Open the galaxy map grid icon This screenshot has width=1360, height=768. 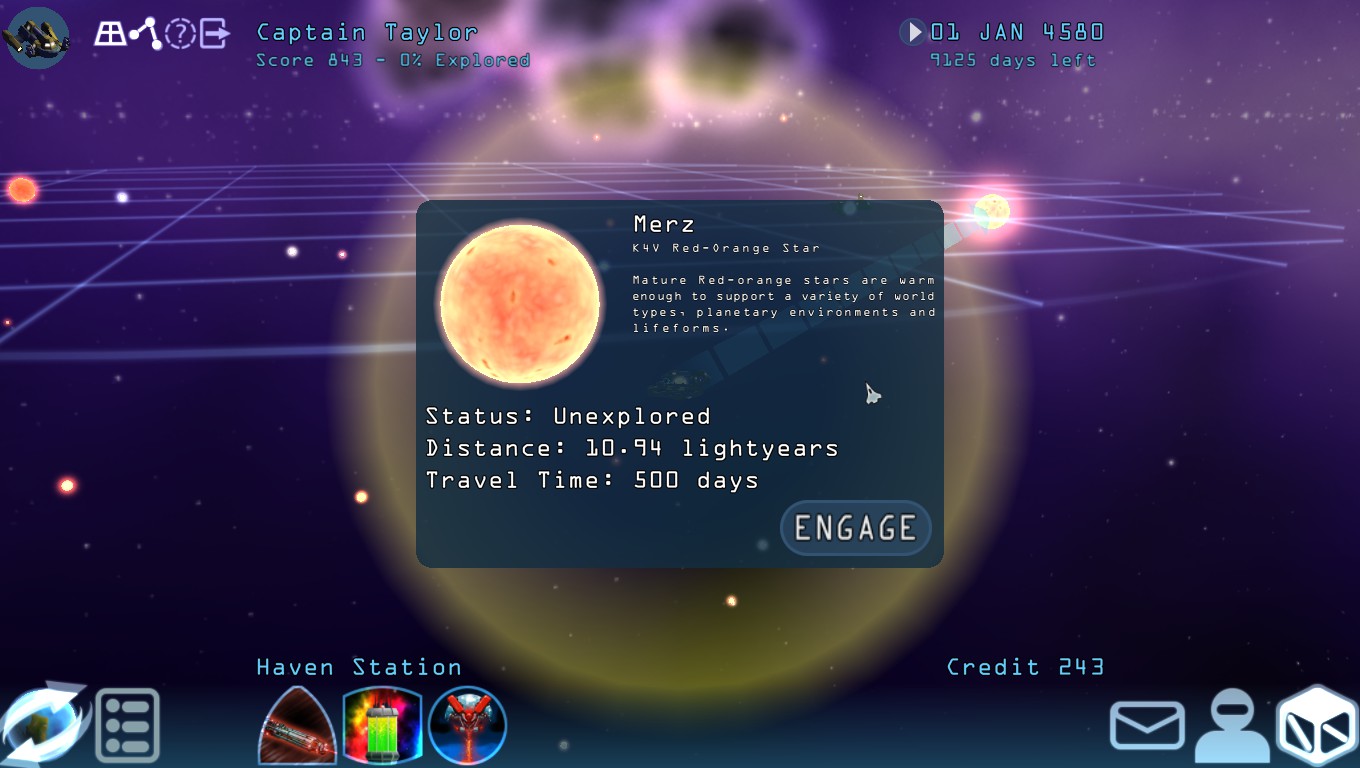[110, 33]
